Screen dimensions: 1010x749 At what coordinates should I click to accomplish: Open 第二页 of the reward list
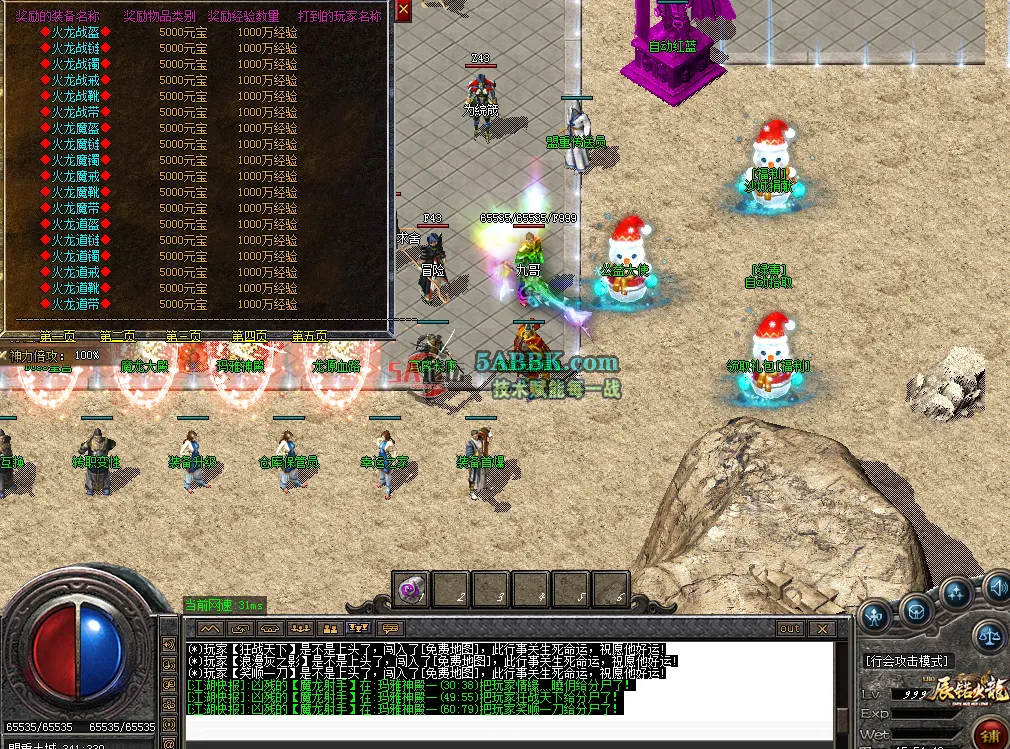click(118, 337)
